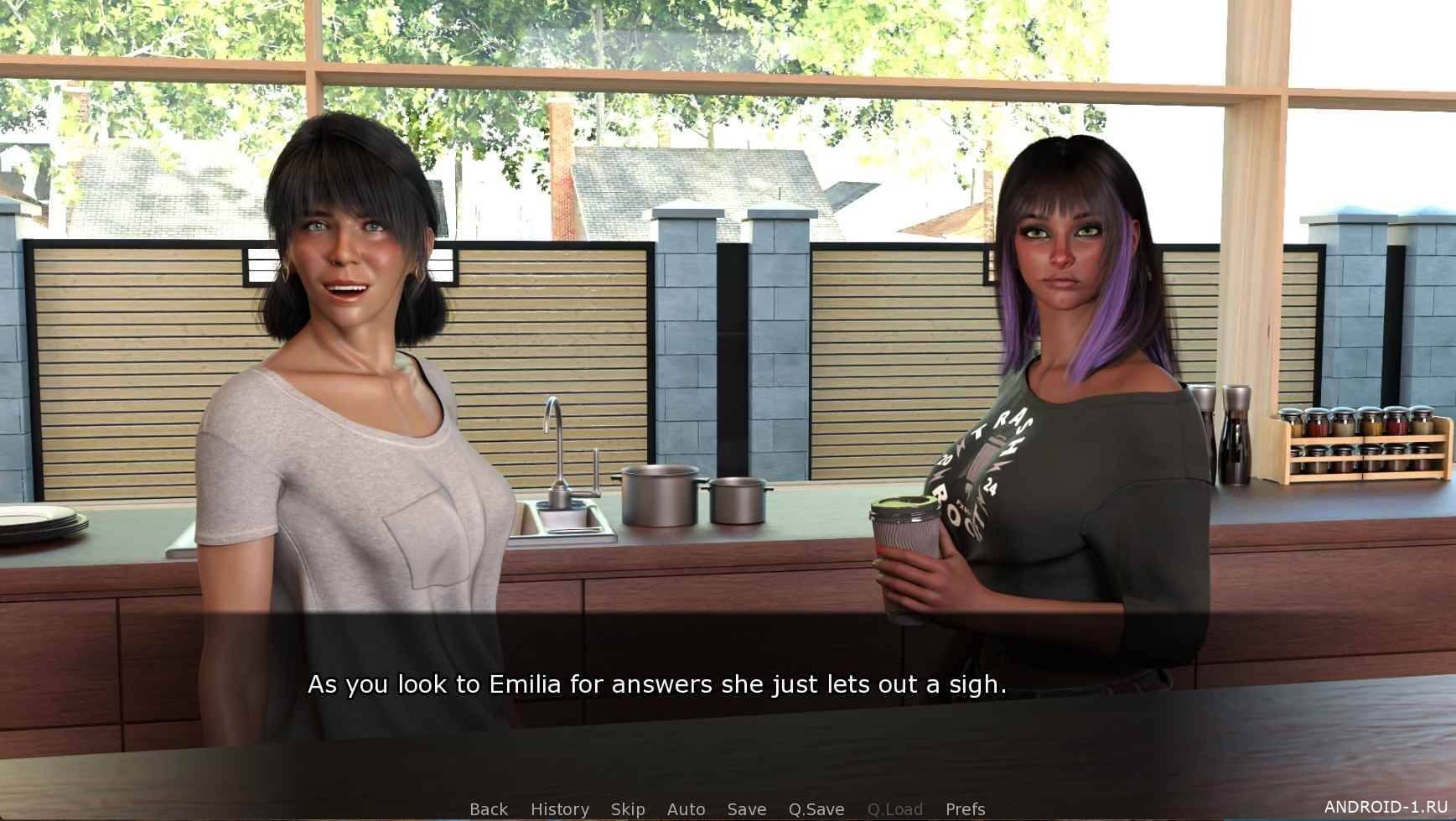This screenshot has width=1456, height=821.
Task: Open the Save menu
Action: [747, 809]
